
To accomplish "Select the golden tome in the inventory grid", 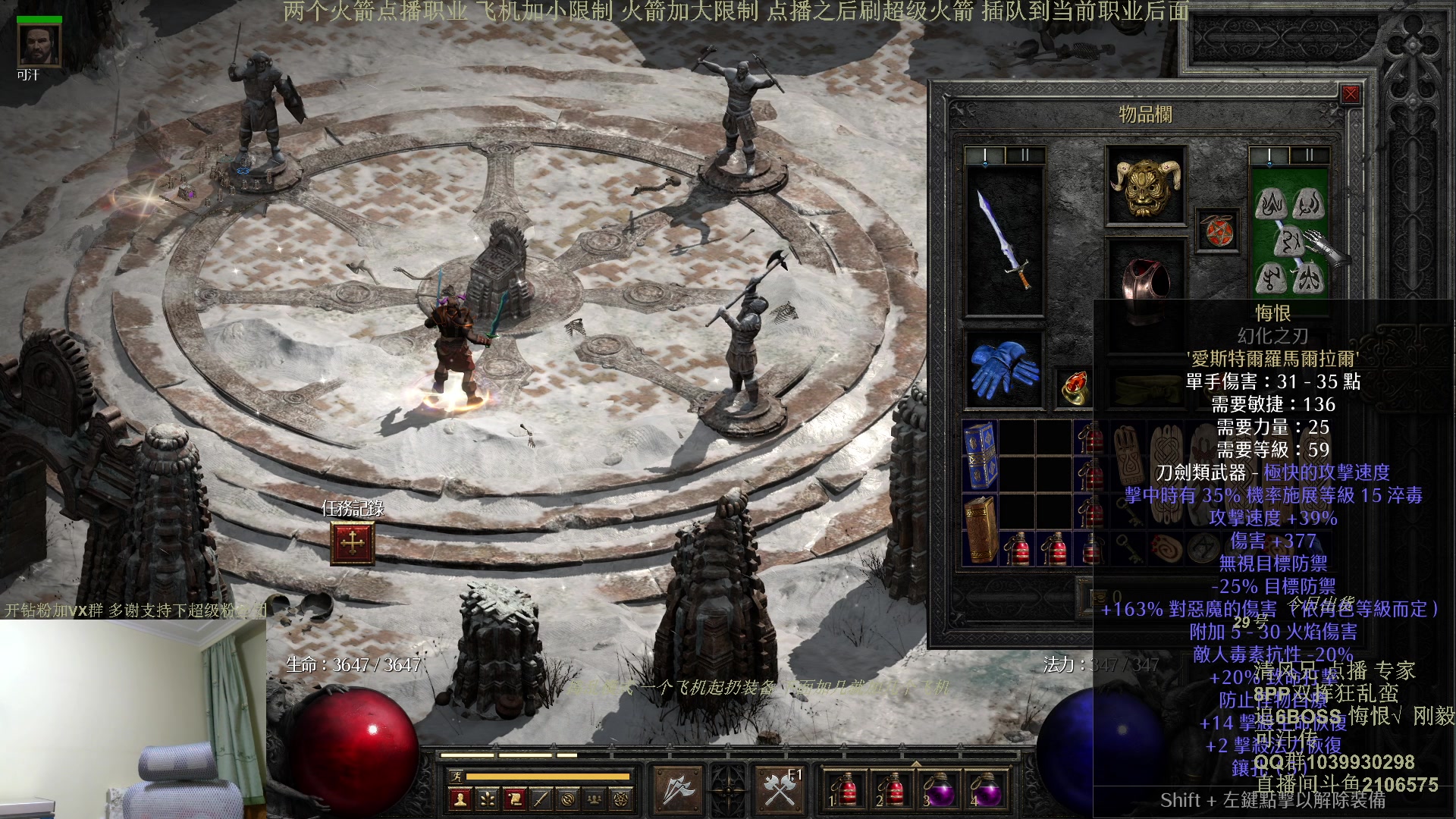I will coord(981,528).
